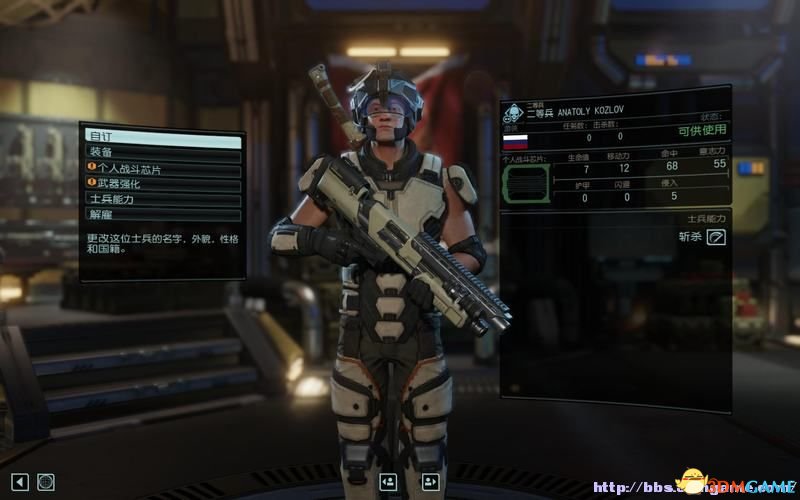Open the globe icon button
The height and width of the screenshot is (500, 800).
(x=45, y=482)
